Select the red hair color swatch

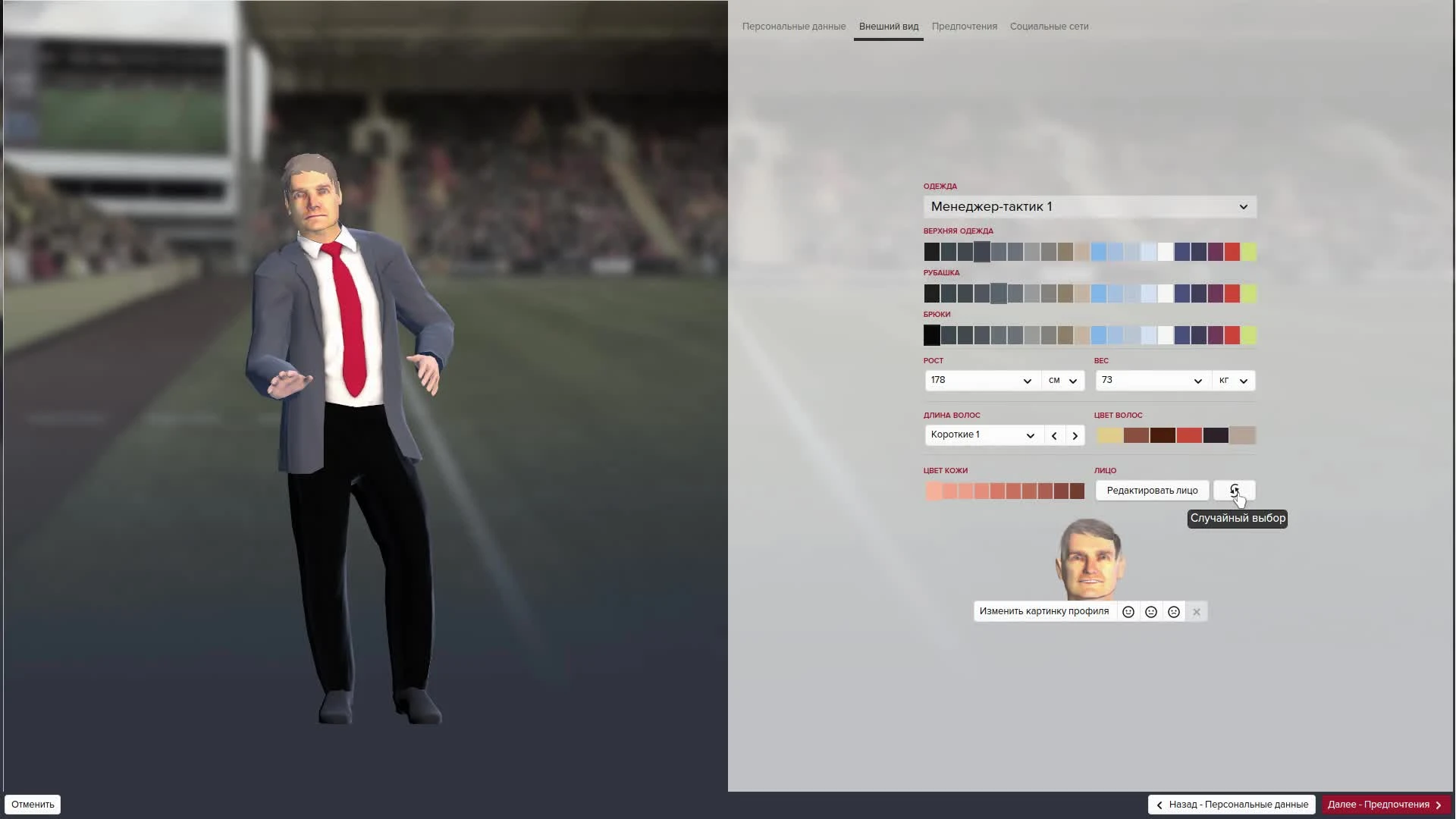1189,435
